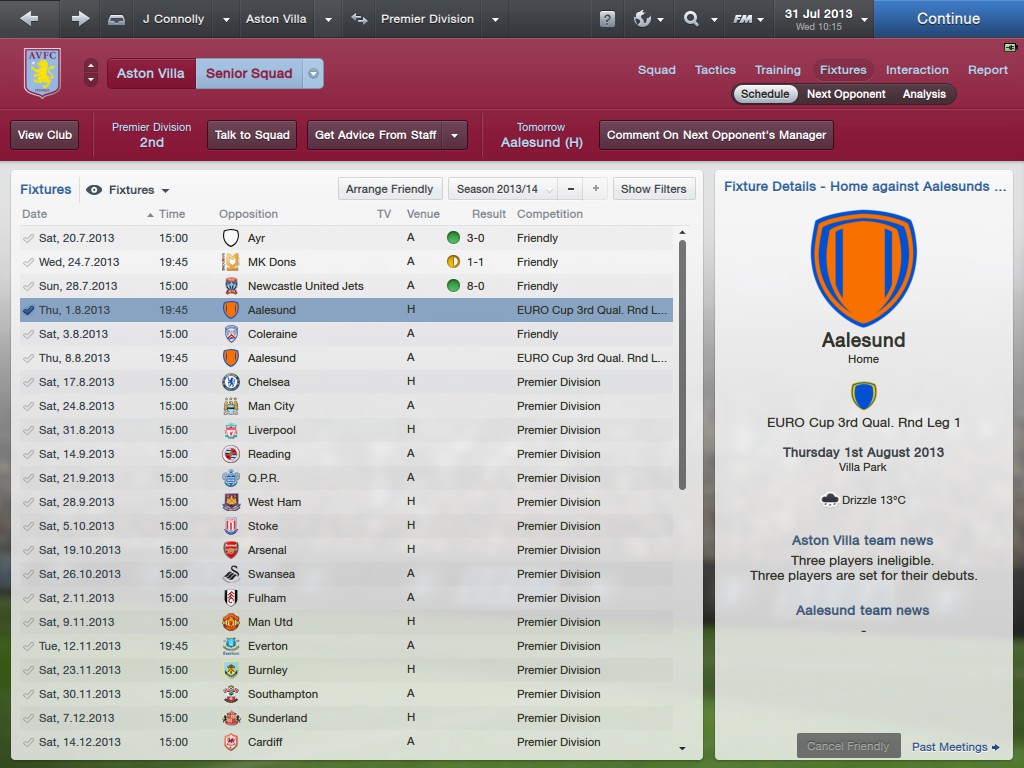Select Talk to Squad
Viewport: 1024px width, 768px height.
(x=252, y=135)
